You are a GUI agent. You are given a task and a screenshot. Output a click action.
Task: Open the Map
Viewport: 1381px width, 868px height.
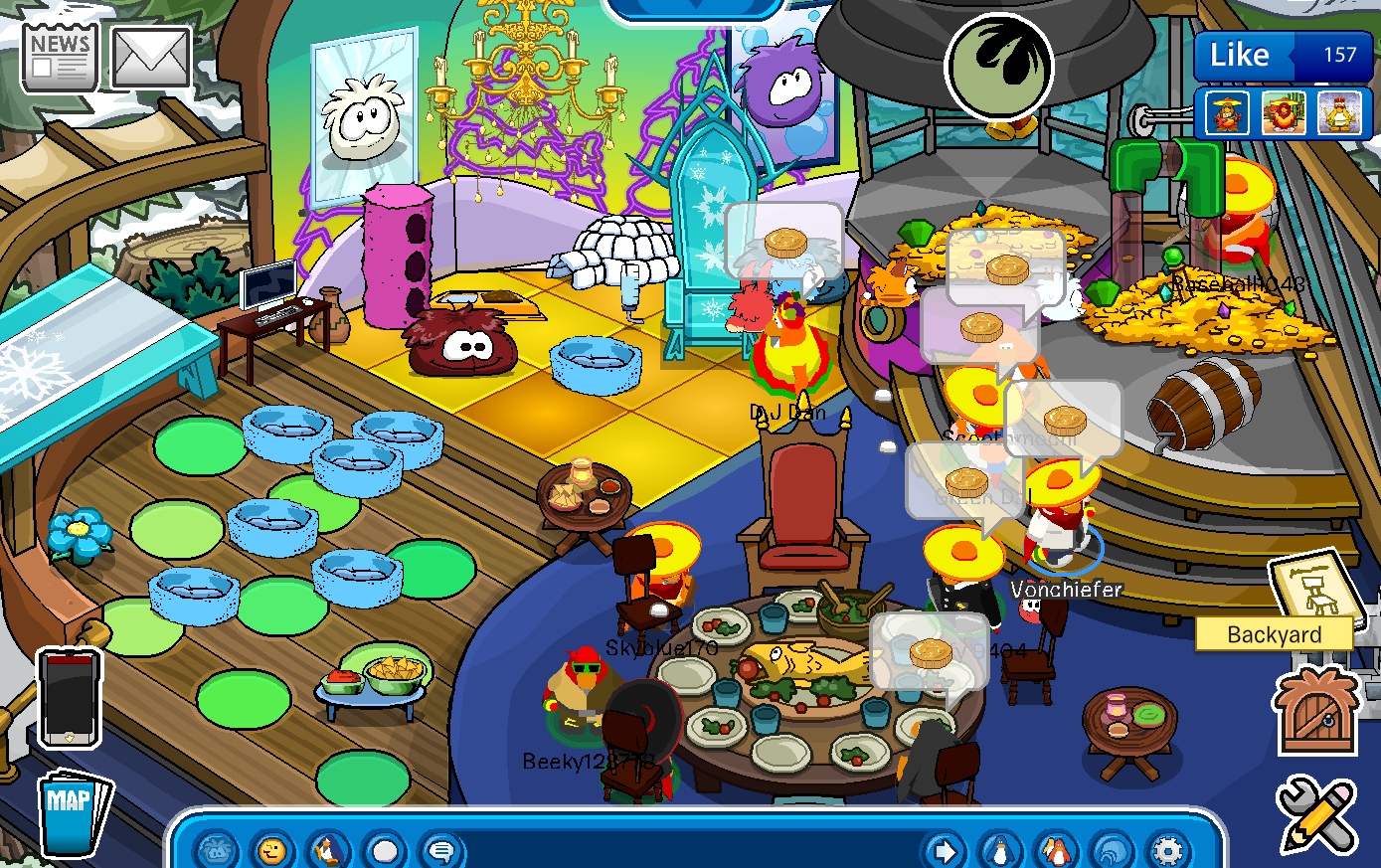coord(72,810)
